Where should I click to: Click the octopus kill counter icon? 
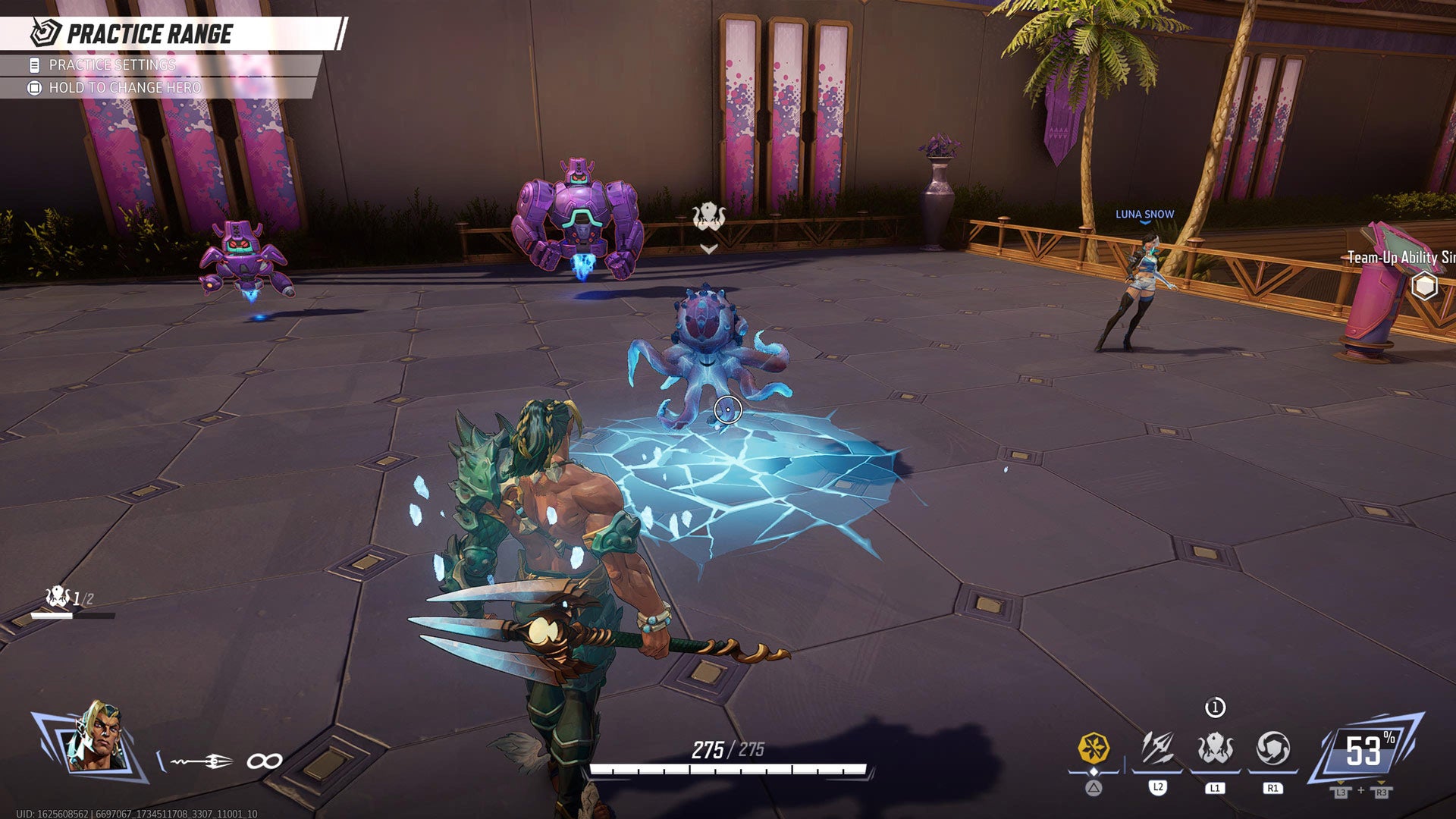[55, 595]
